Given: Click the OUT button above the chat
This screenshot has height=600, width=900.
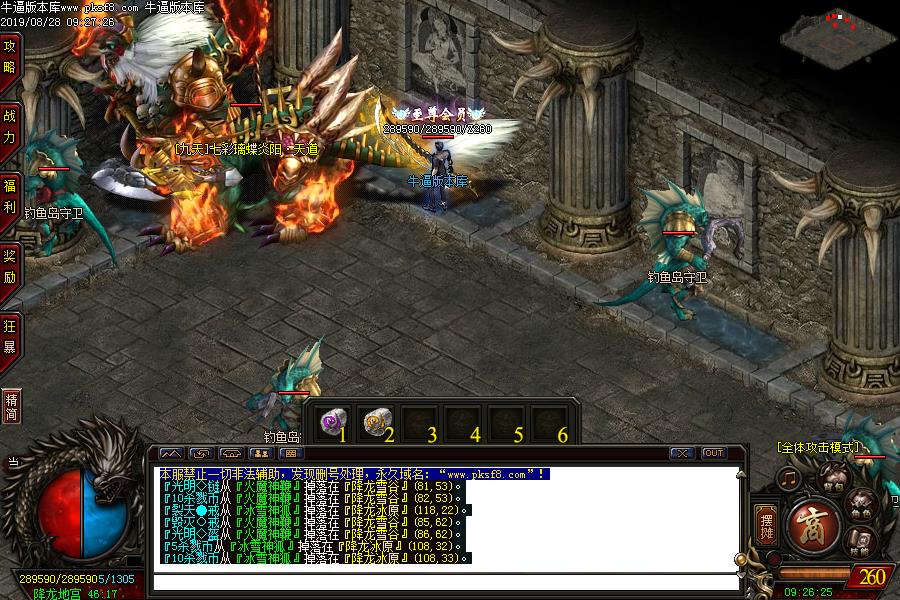Looking at the screenshot, I should click(713, 453).
